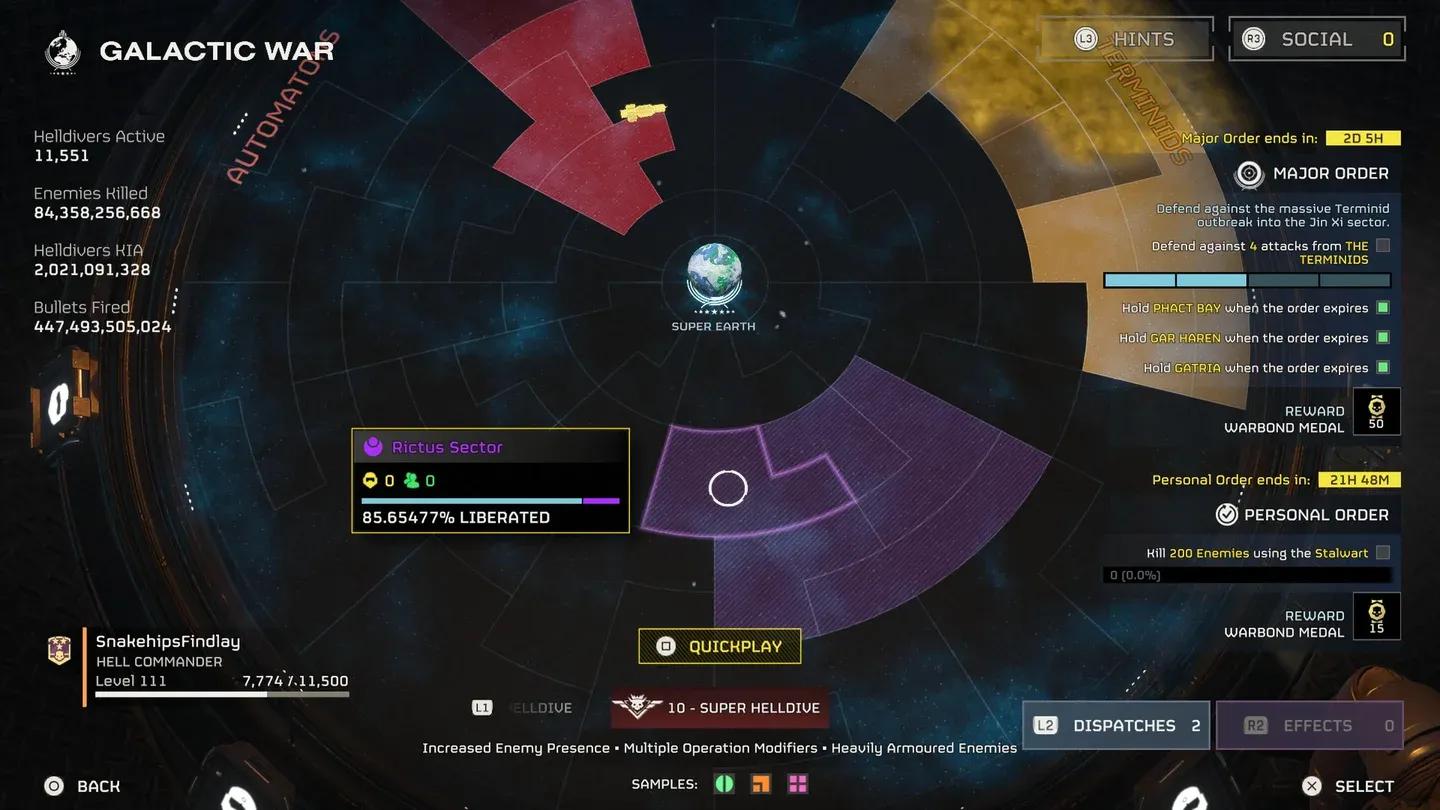This screenshot has height=810, width=1440.
Task: Open the Dispatches panel
Action: [x=1115, y=725]
